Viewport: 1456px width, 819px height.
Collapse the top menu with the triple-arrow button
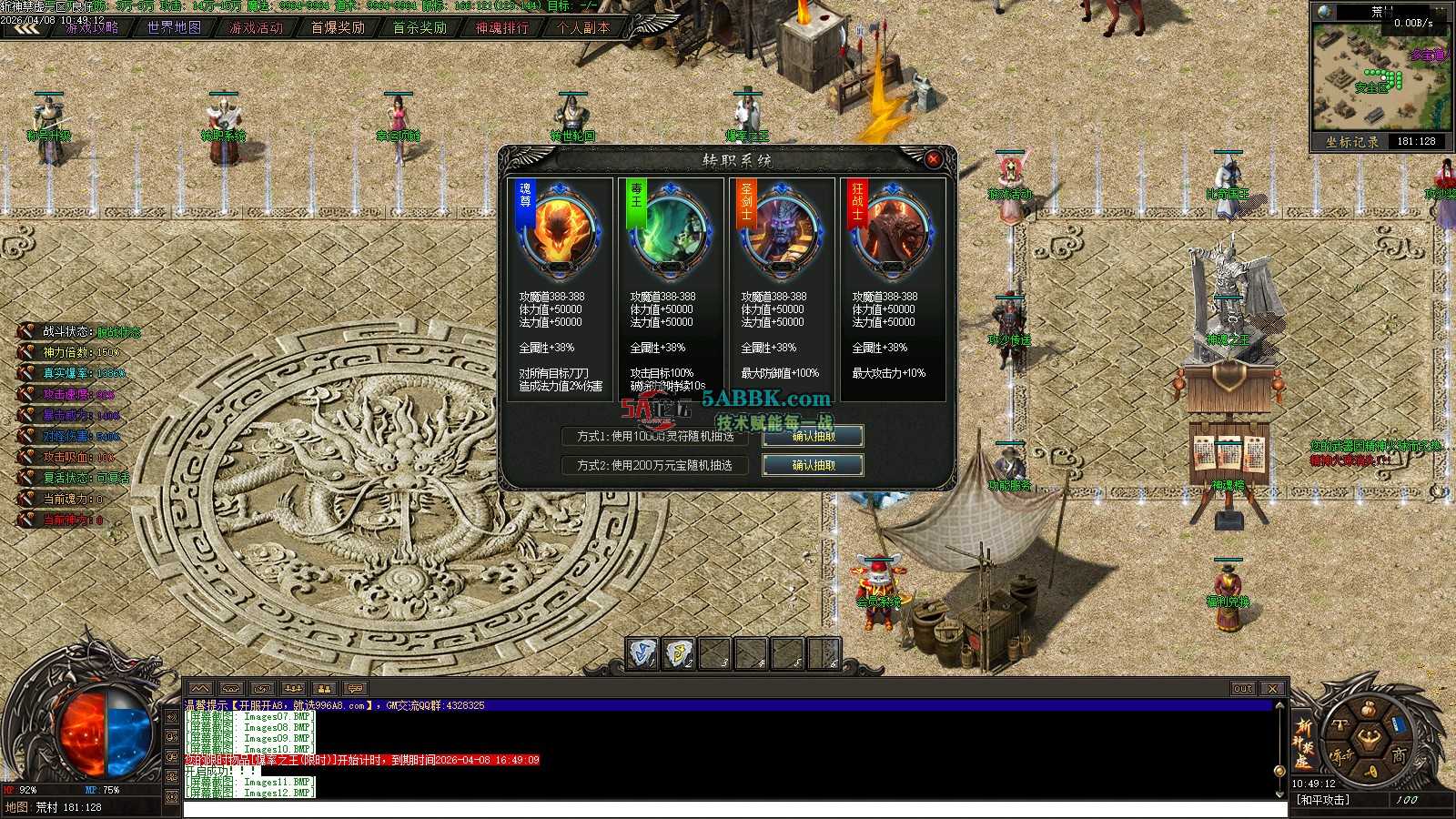(25, 28)
